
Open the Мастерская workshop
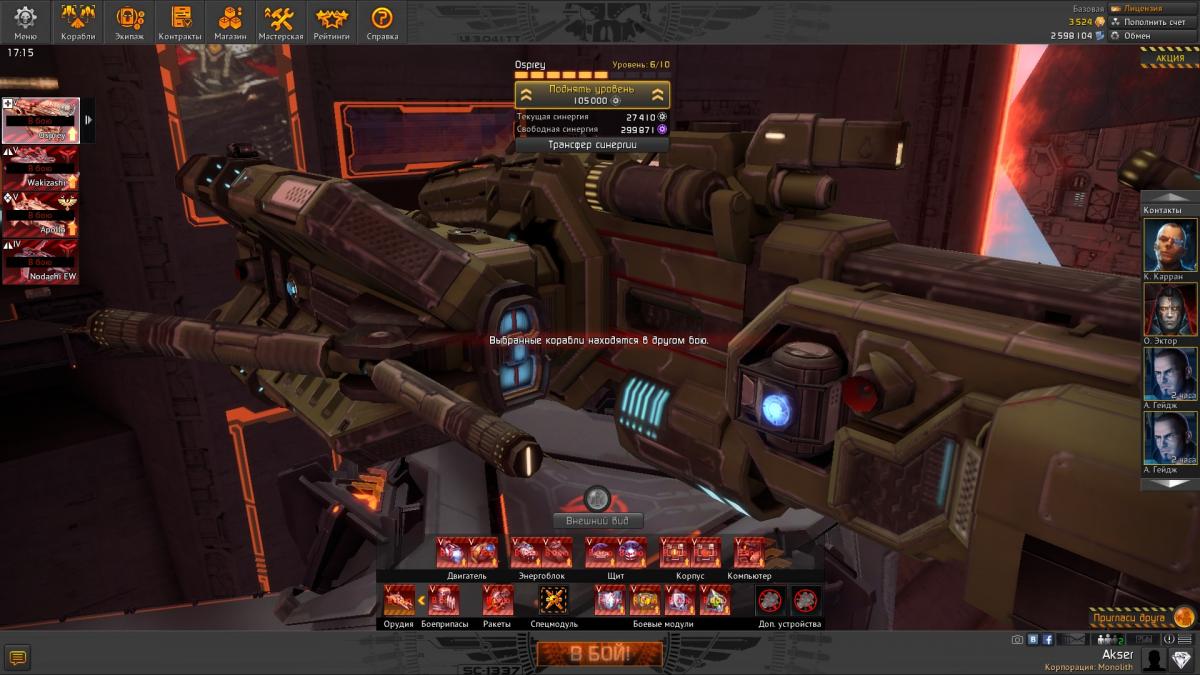coord(281,22)
